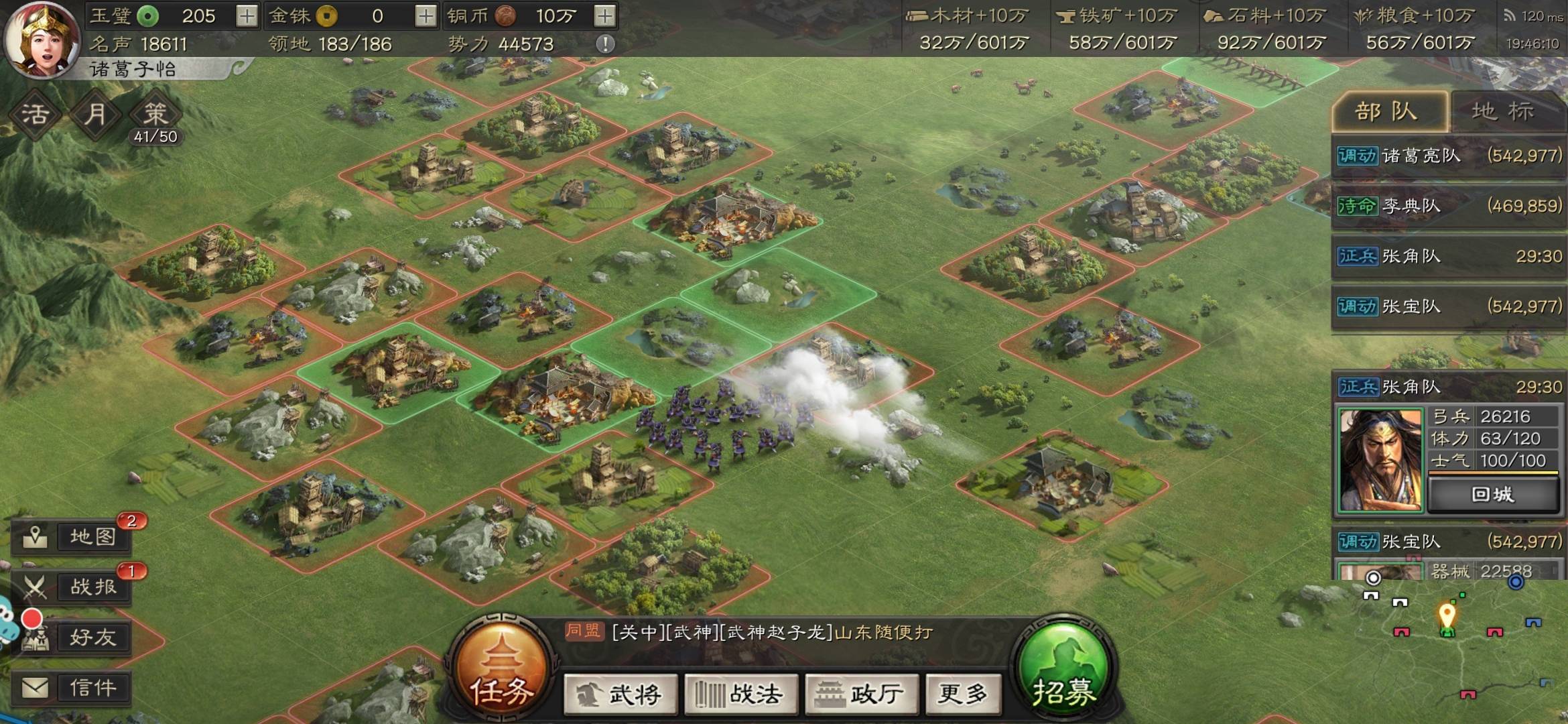Select the 李典队 troop row
1568x724 pixels.
tap(1447, 206)
